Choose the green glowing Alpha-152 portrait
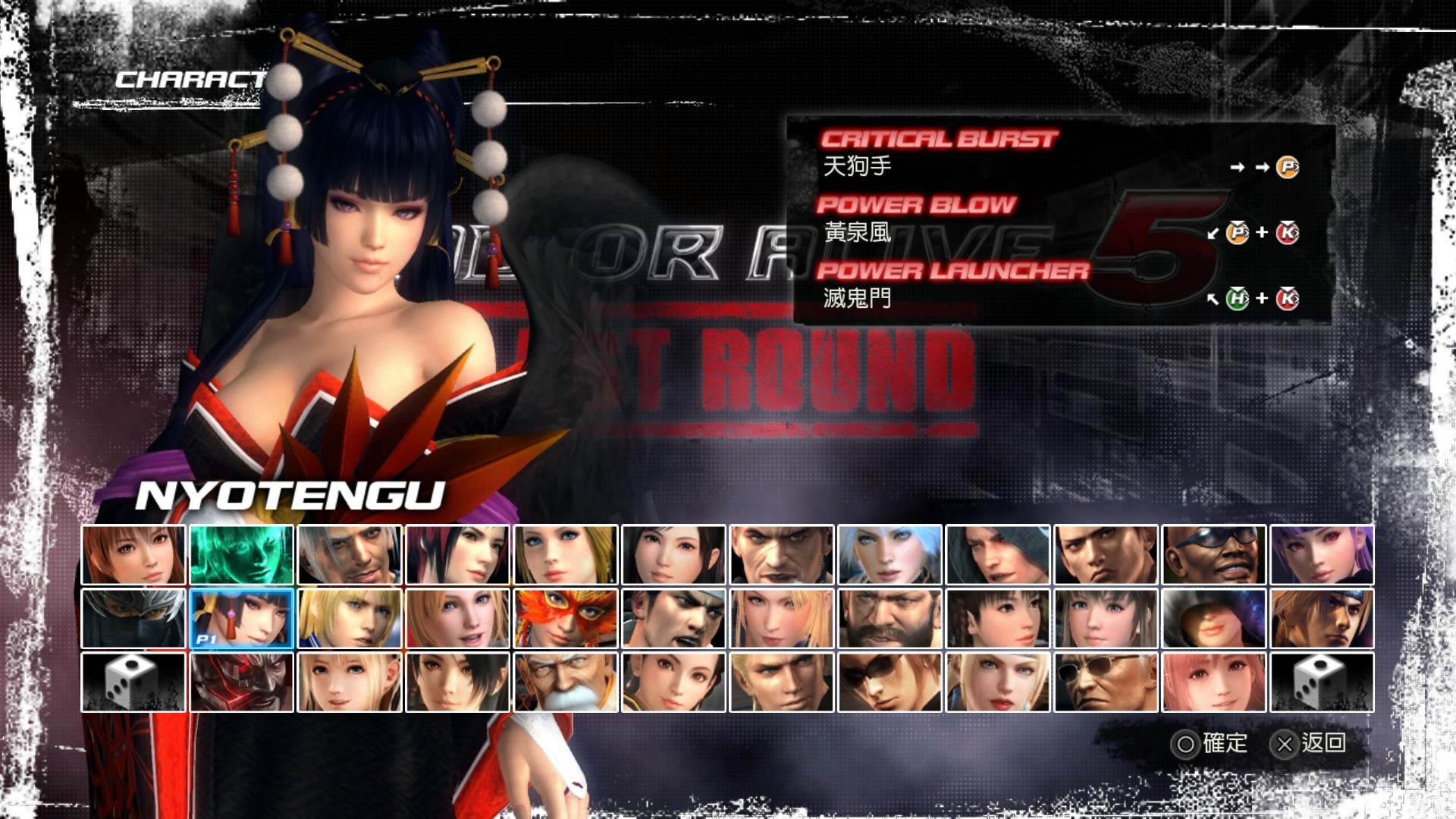Image resolution: width=1456 pixels, height=819 pixels. [241, 554]
